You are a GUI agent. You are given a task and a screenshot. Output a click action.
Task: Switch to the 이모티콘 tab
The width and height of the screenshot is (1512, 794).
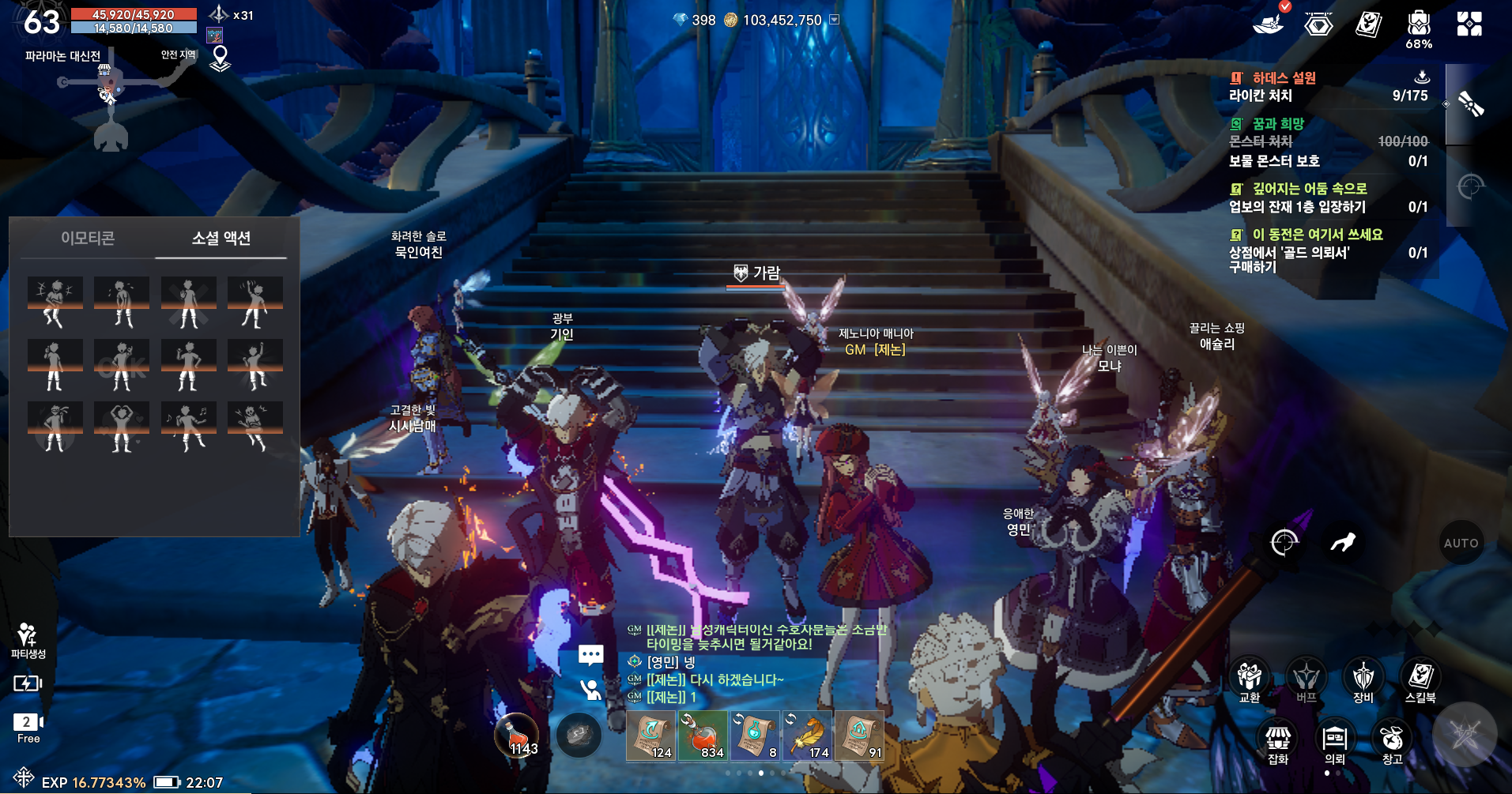[x=88, y=238]
